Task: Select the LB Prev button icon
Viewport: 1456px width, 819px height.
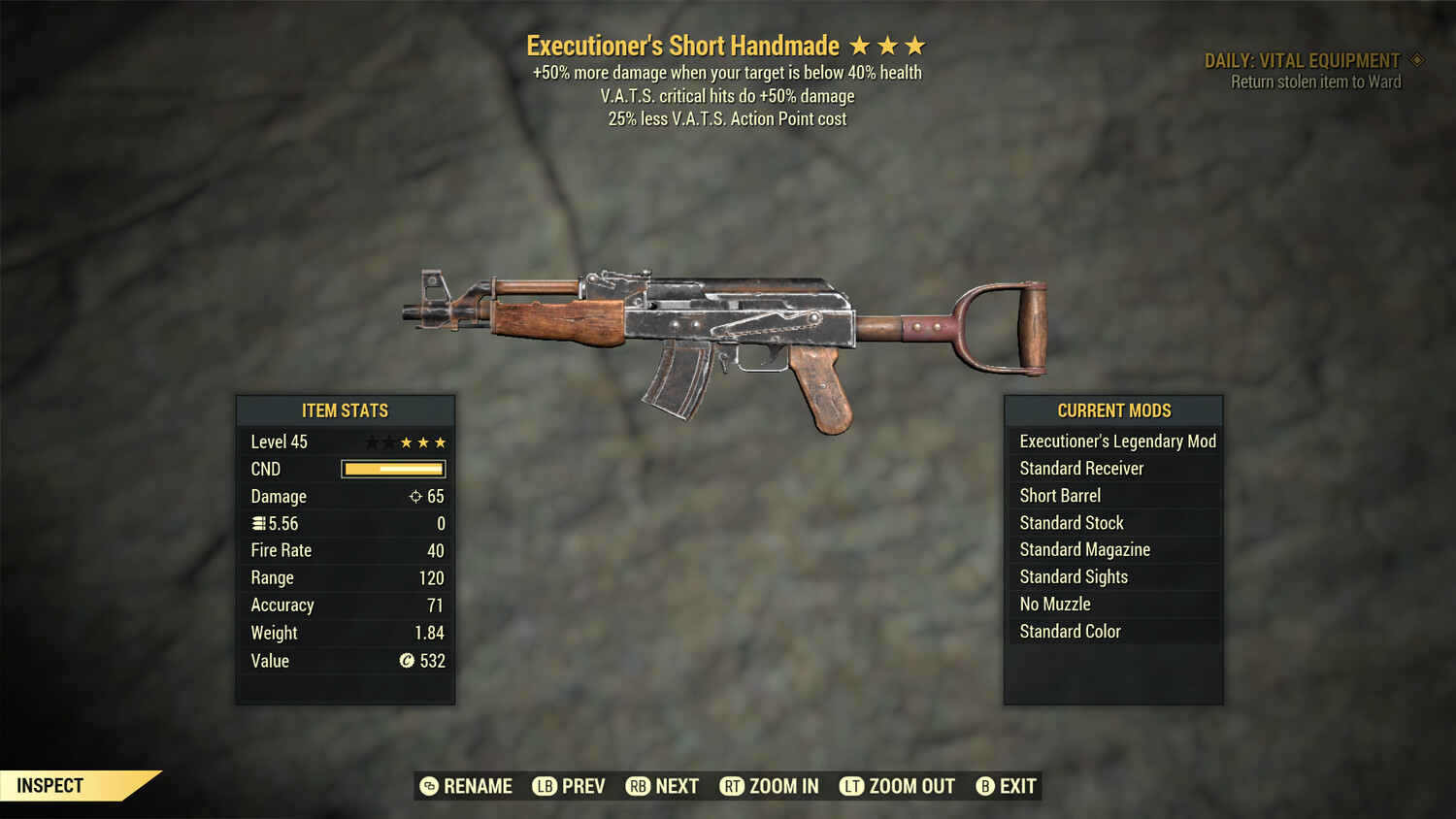Action: pyautogui.click(x=545, y=786)
